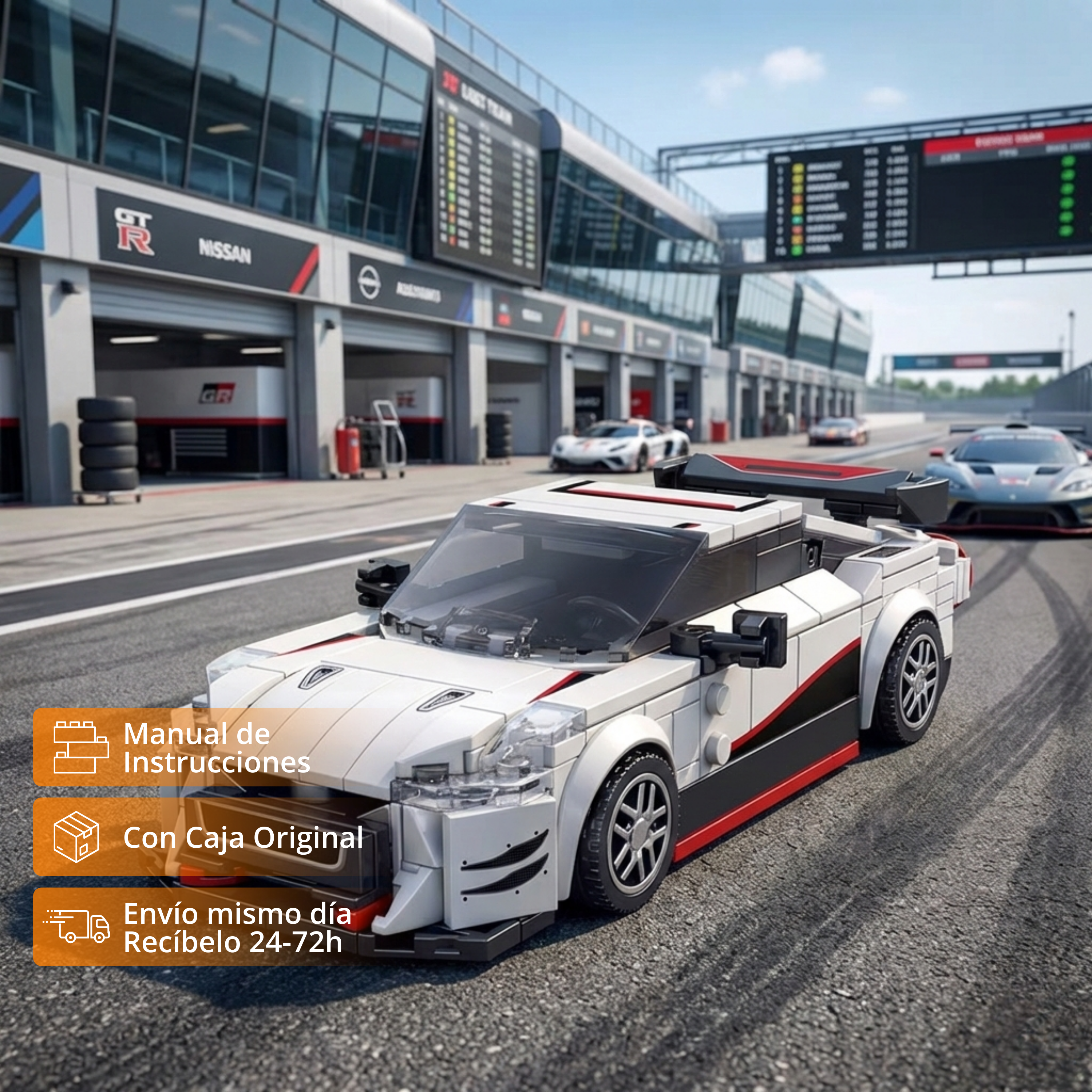Select the Con Caja Original badge
This screenshot has height=1092, width=1092.
click(x=203, y=837)
